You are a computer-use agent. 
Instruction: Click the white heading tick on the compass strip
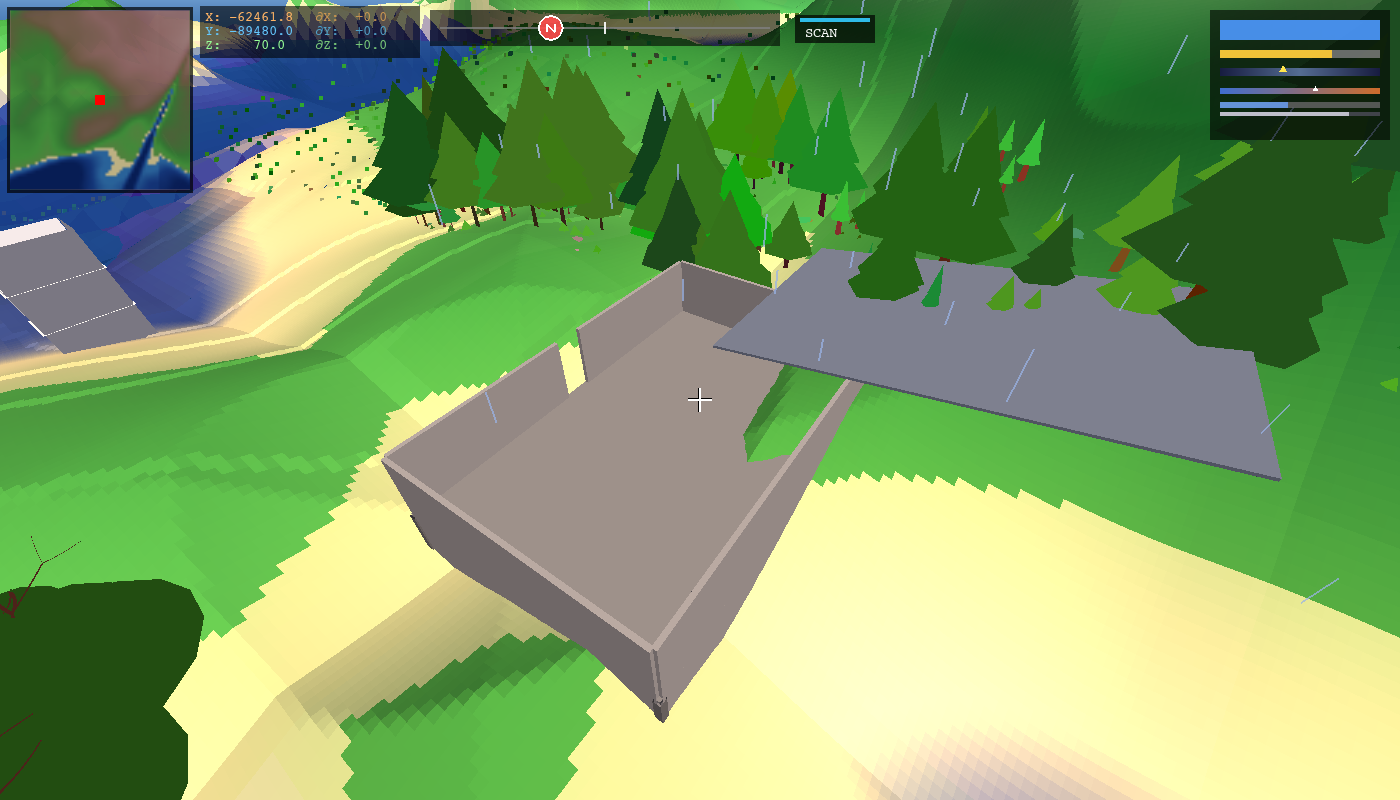[x=604, y=26]
